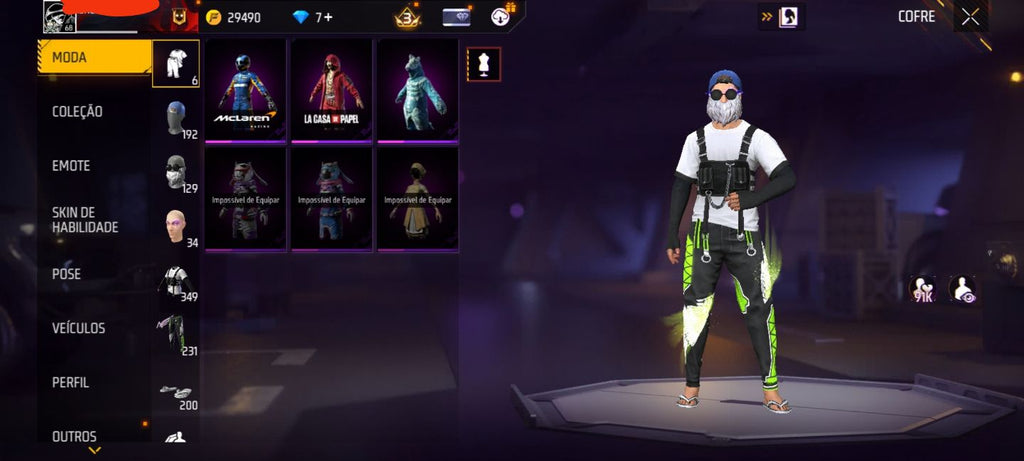Click the 91K likes icon

922,290
